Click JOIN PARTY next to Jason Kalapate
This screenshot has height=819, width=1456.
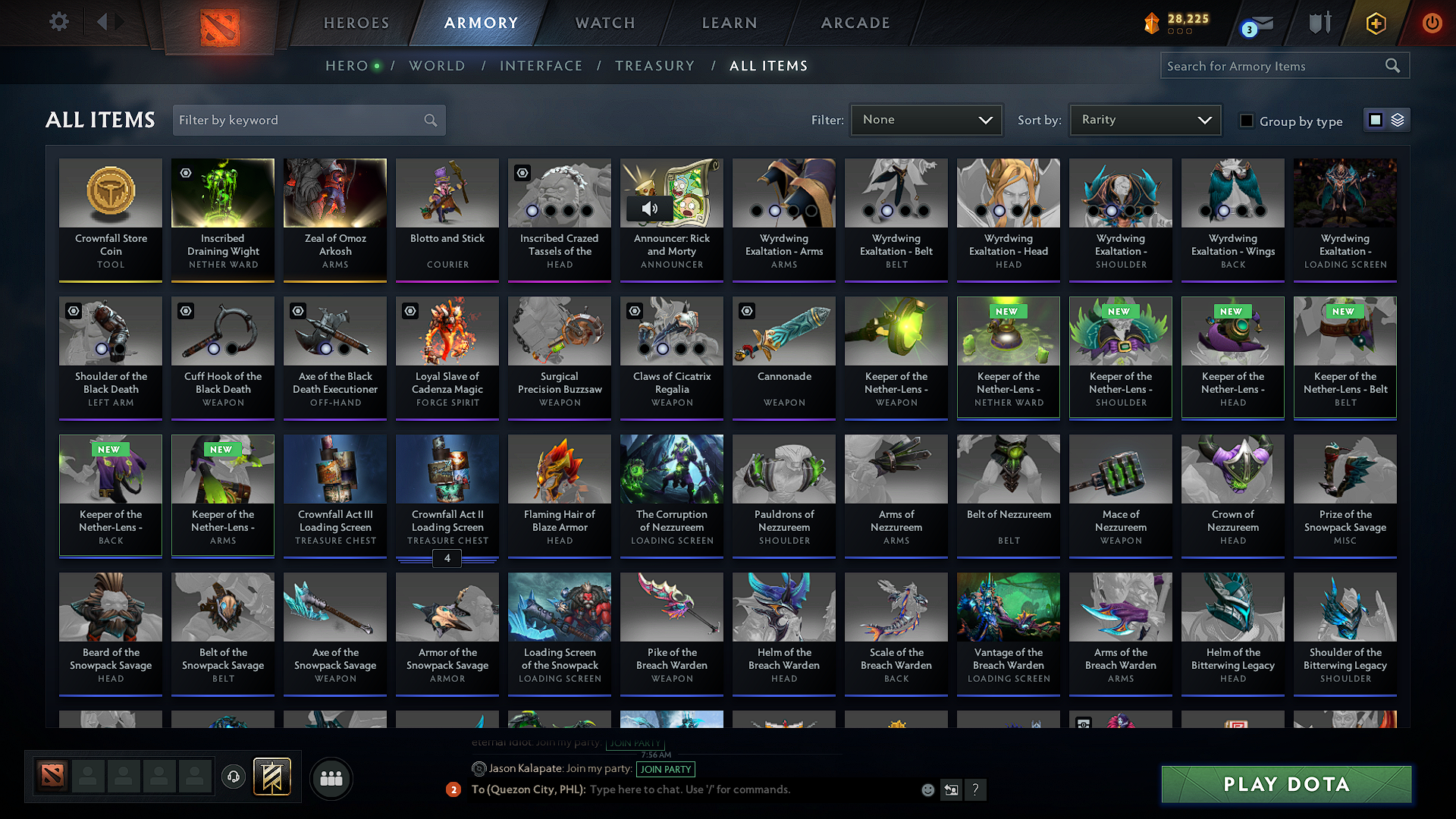tap(665, 769)
